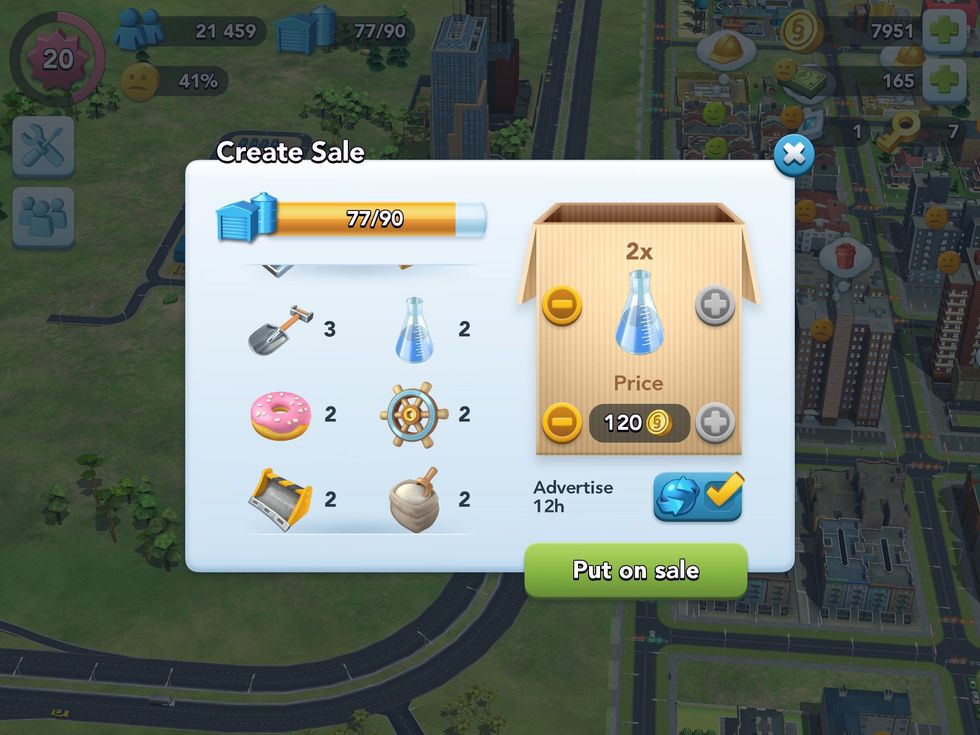Lower the sale price
980x735 pixels.
click(562, 423)
